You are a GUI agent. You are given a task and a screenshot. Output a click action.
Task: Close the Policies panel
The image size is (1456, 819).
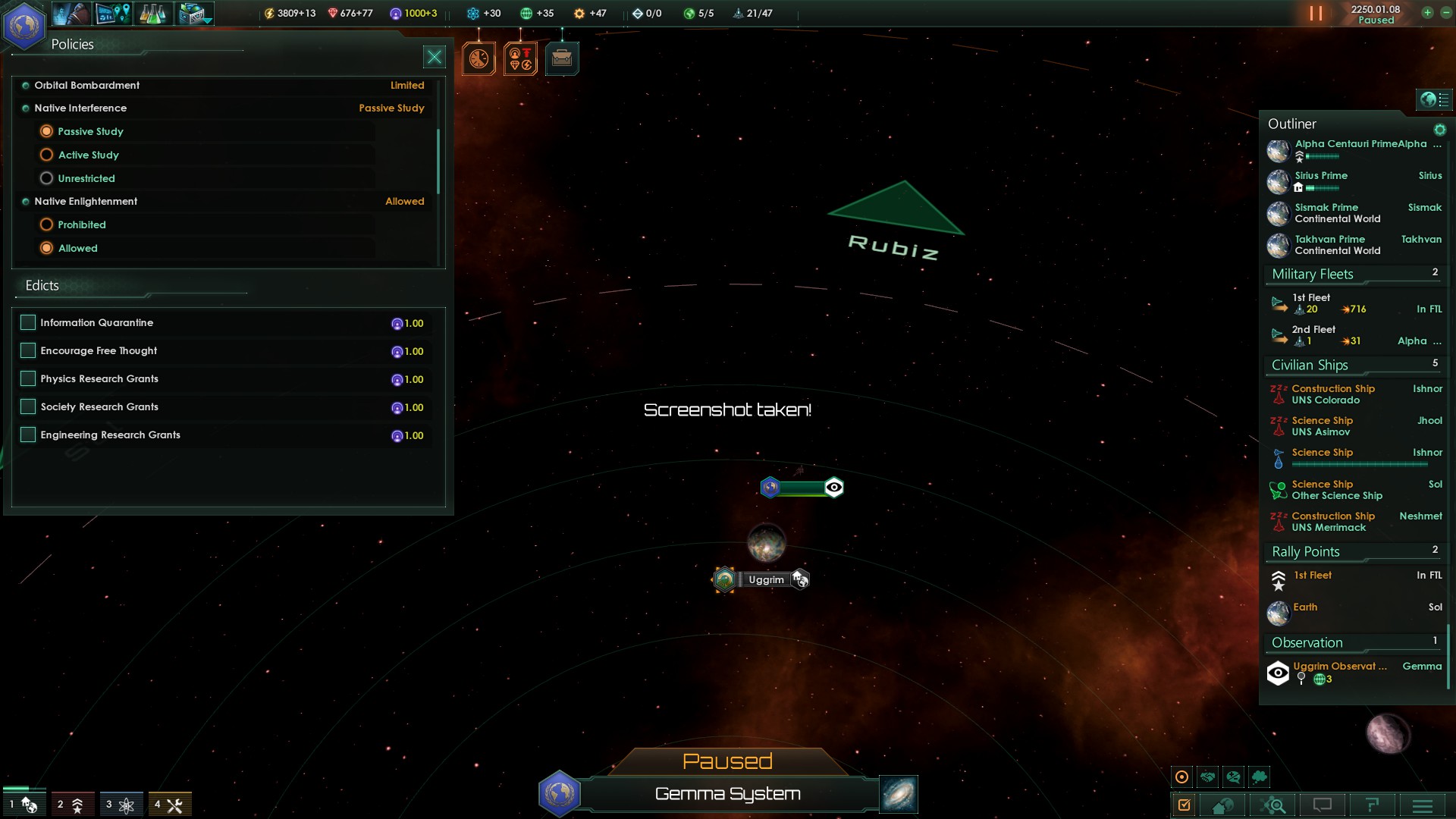(x=434, y=57)
